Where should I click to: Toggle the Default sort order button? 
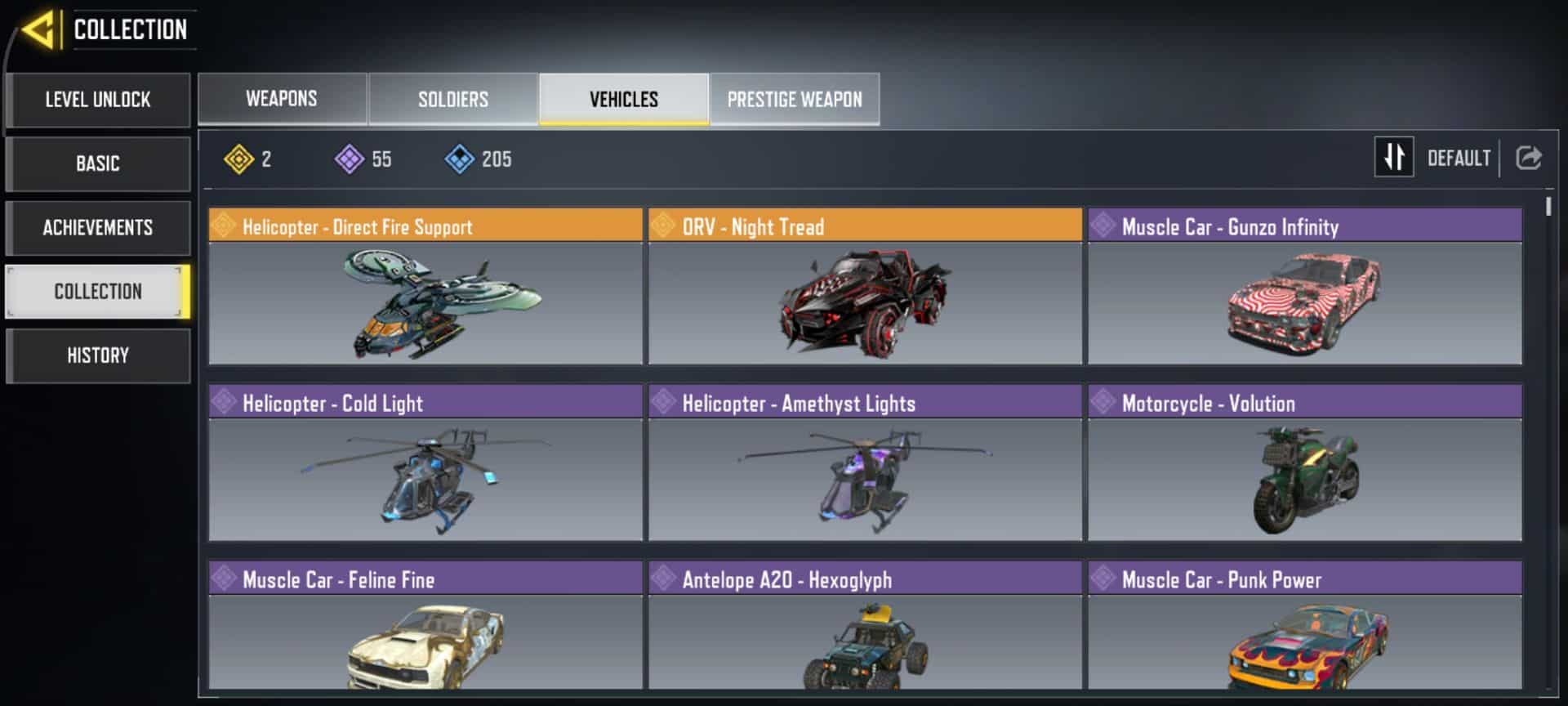coord(1394,157)
